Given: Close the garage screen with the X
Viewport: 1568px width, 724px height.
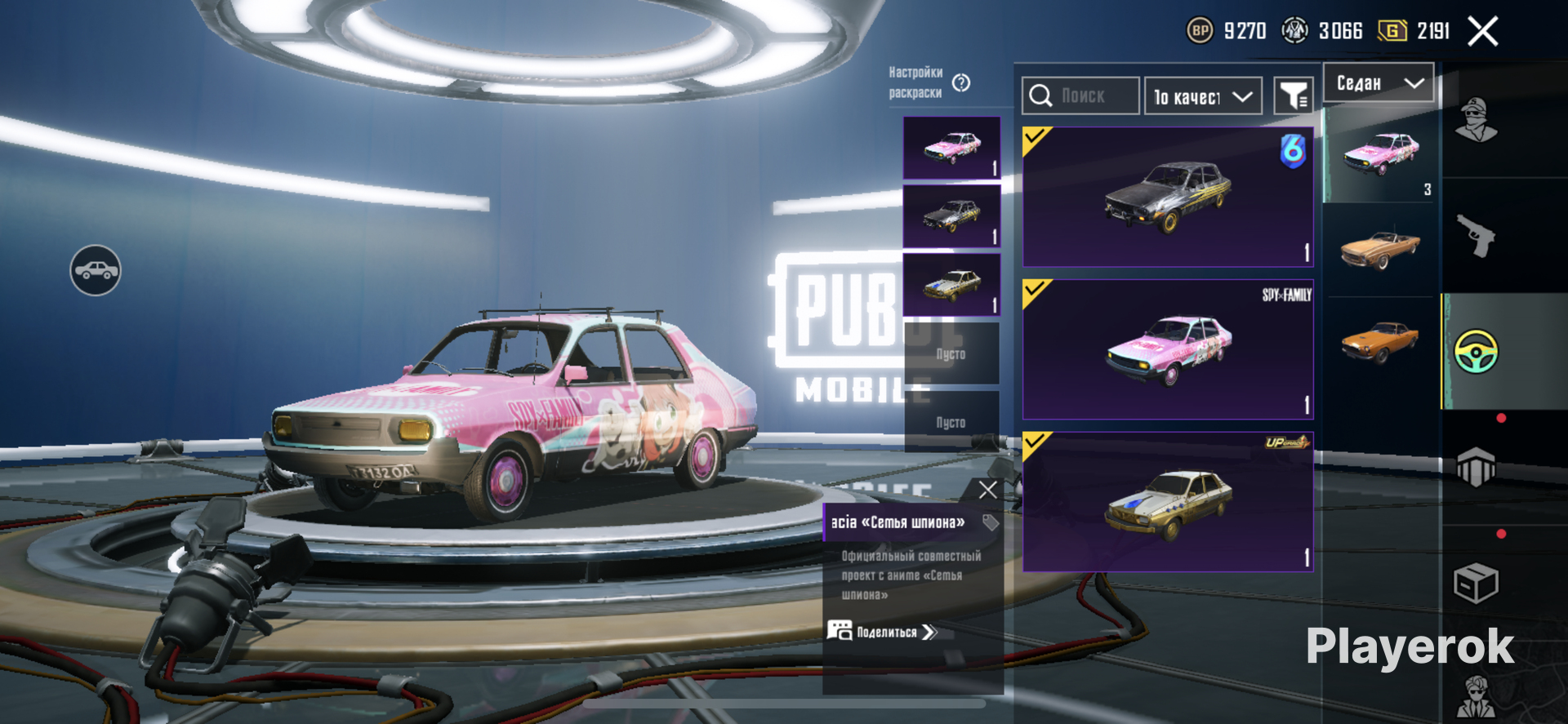Looking at the screenshot, I should click(x=1482, y=32).
